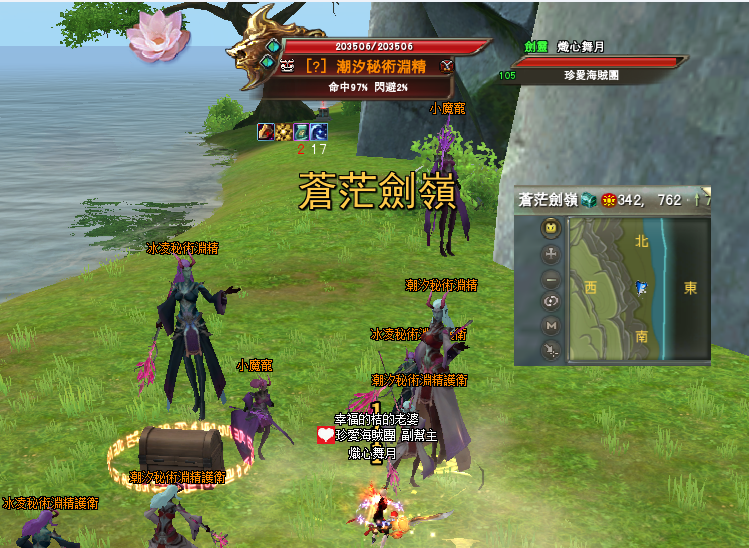Click the red sun icon next to the coordinates
Image resolution: width=749 pixels, height=548 pixels.
607,200
